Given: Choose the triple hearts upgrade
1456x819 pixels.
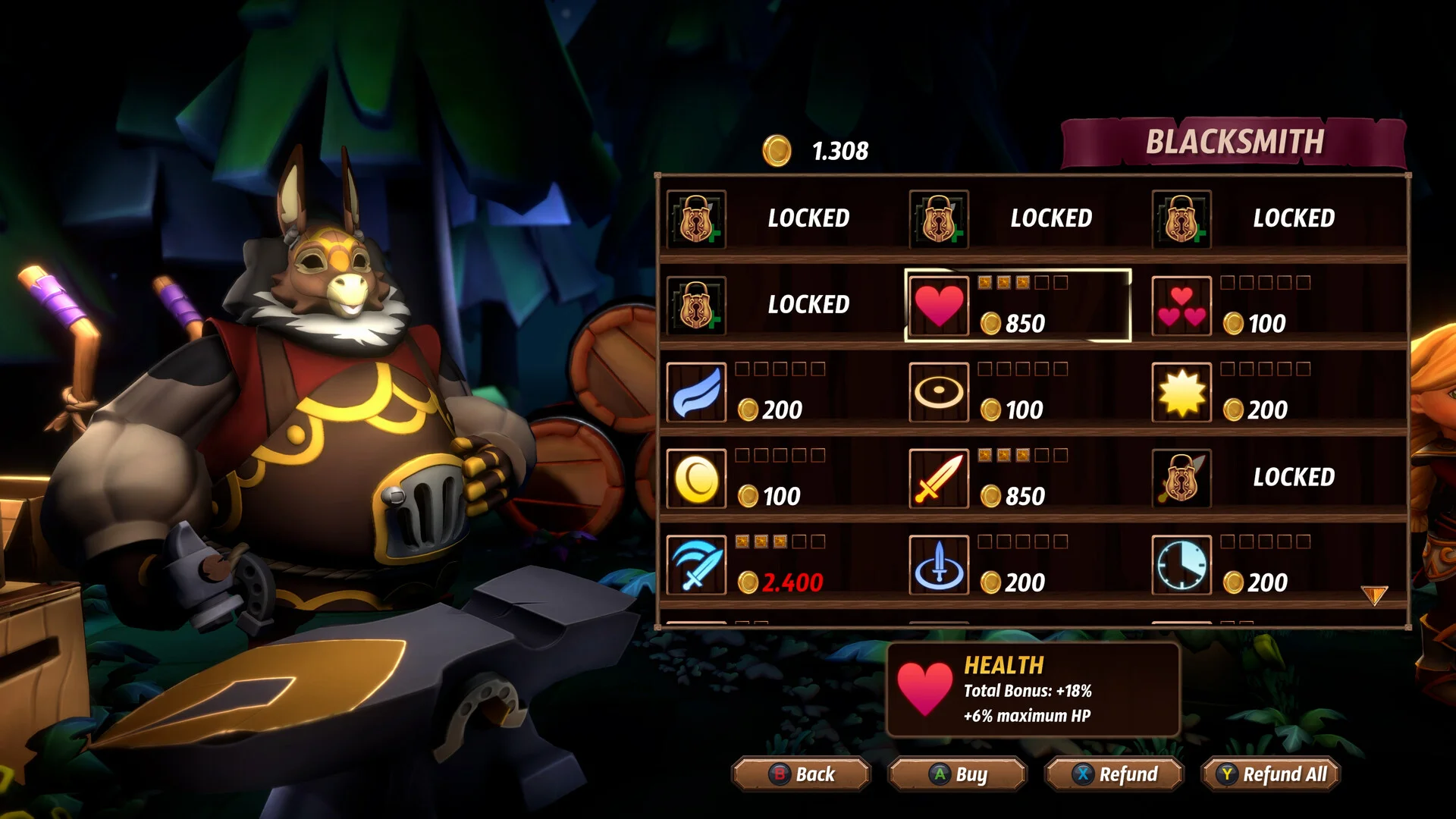Looking at the screenshot, I should pyautogui.click(x=1181, y=306).
